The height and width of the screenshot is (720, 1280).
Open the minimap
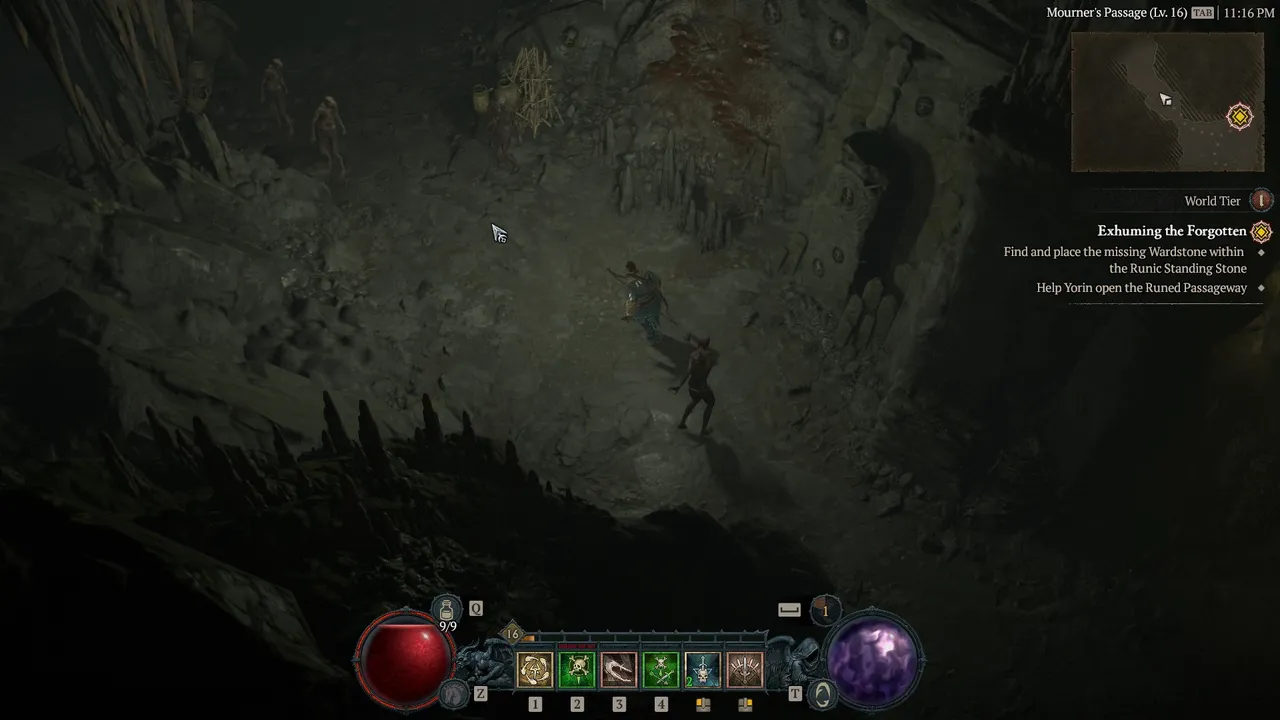1166,102
